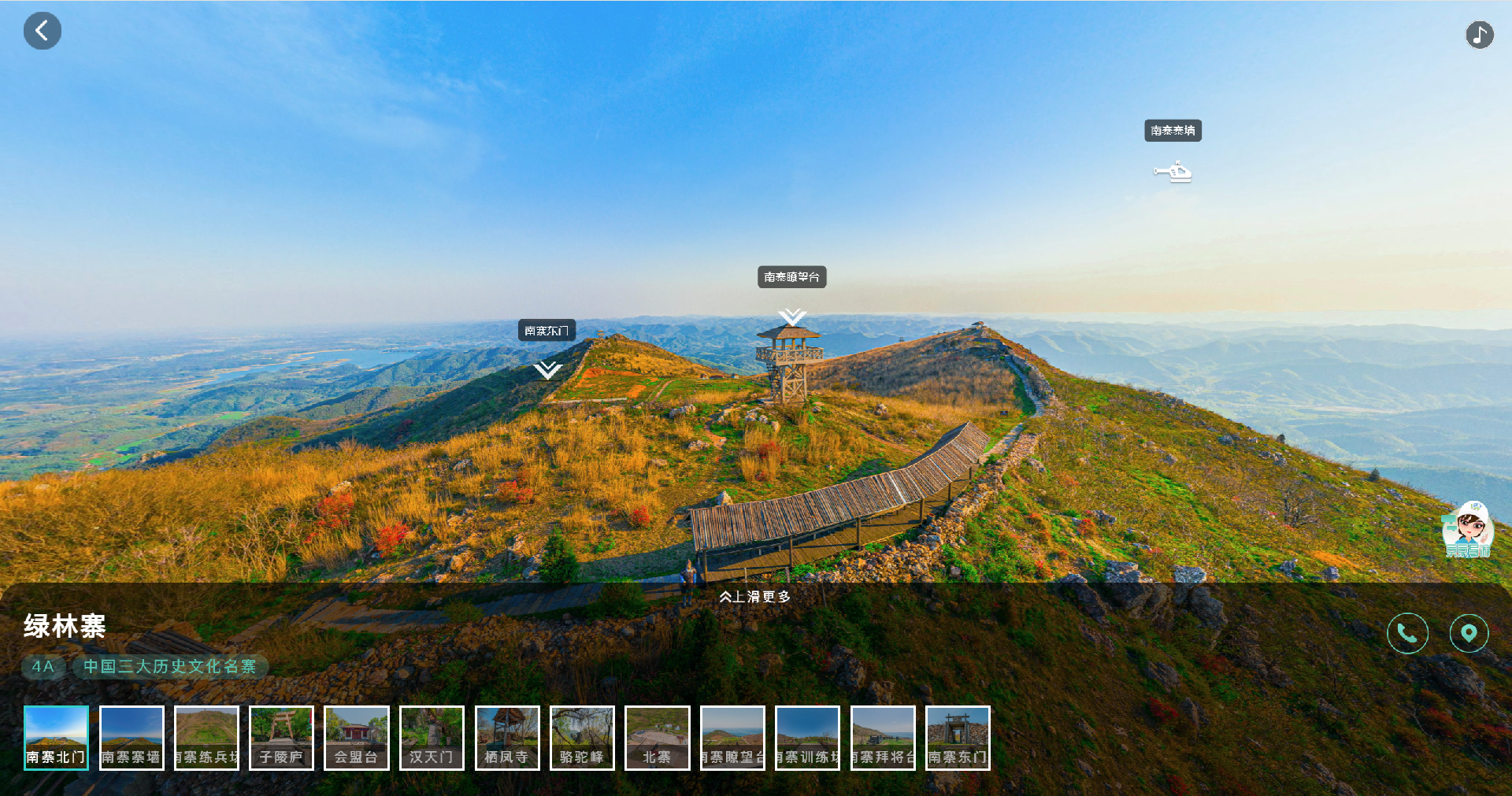
Task: Click the helicopter icon hotspot
Action: (1173, 172)
